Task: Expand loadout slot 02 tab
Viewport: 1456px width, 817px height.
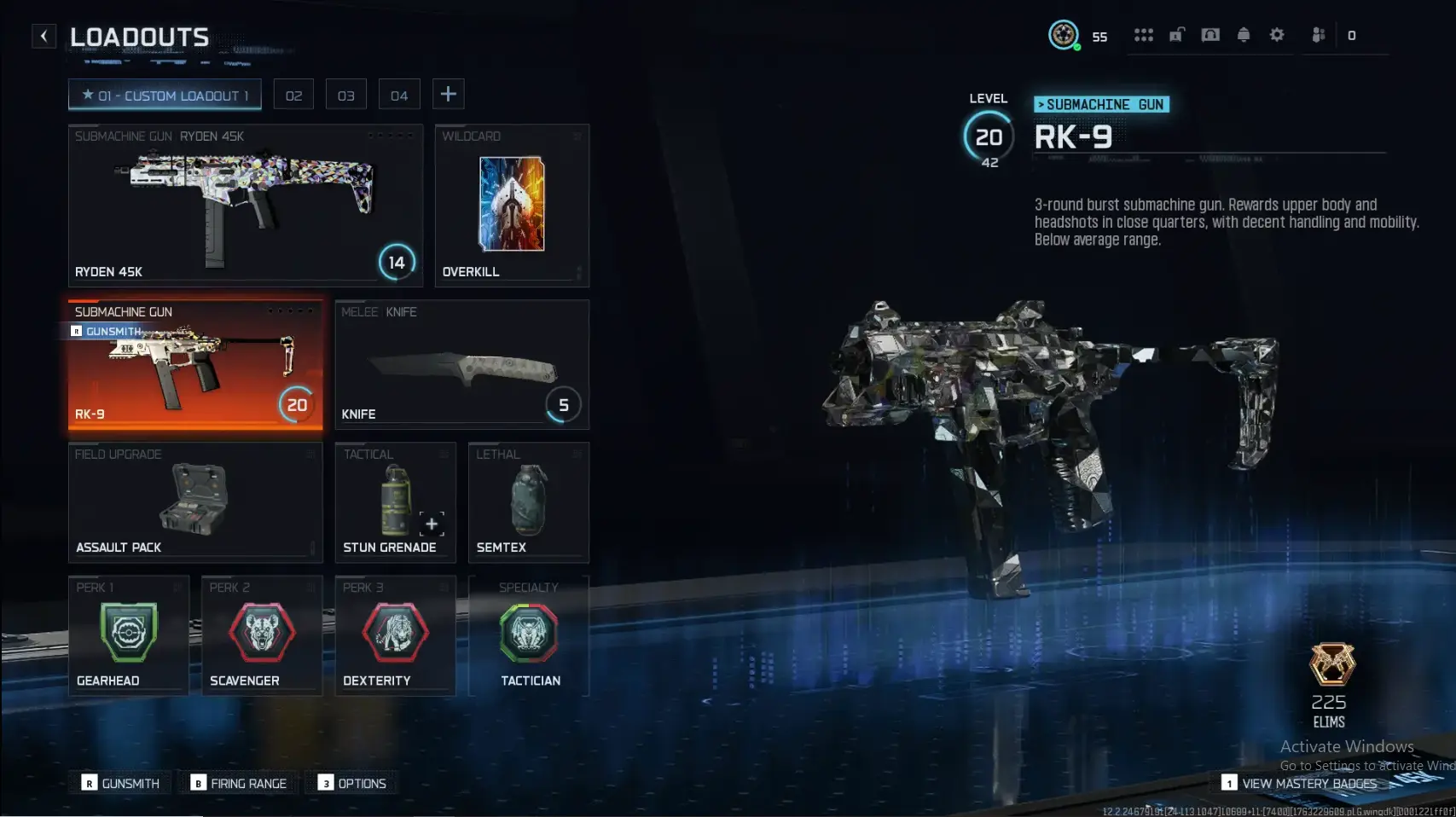Action: coord(293,94)
